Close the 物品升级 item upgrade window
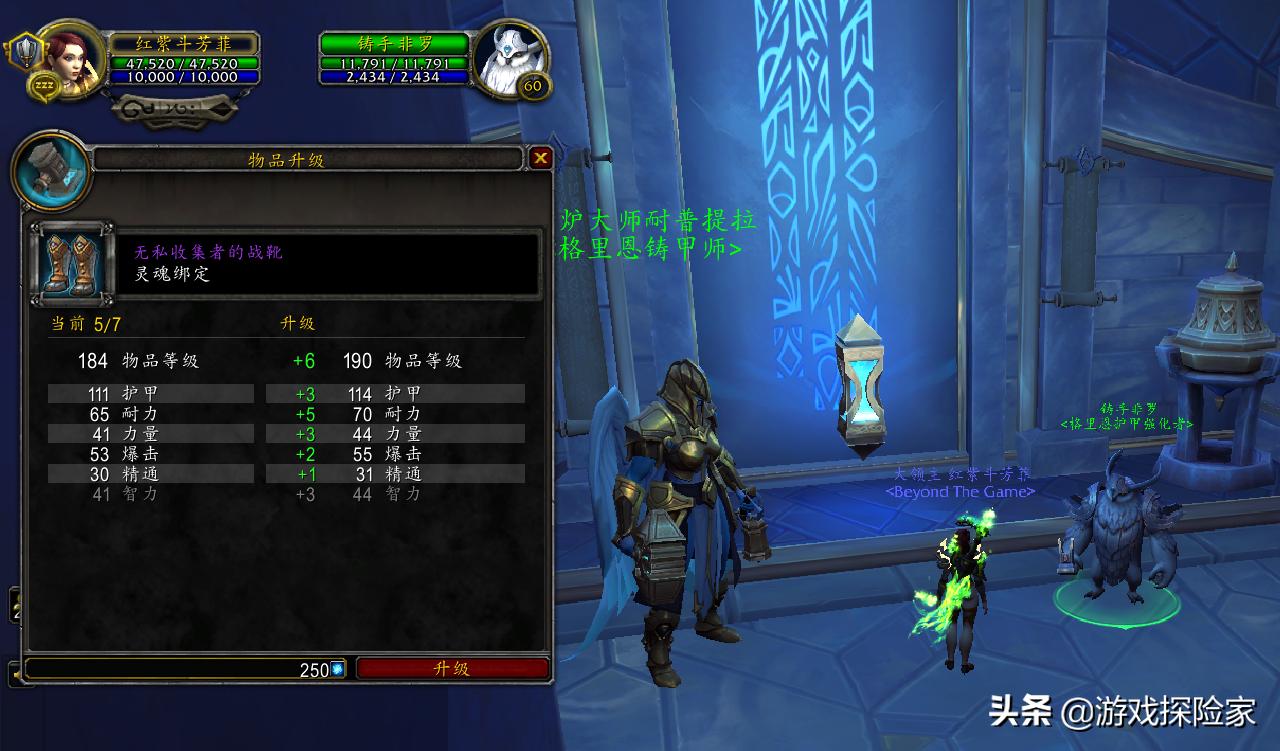The width and height of the screenshot is (1280, 751). click(540, 158)
